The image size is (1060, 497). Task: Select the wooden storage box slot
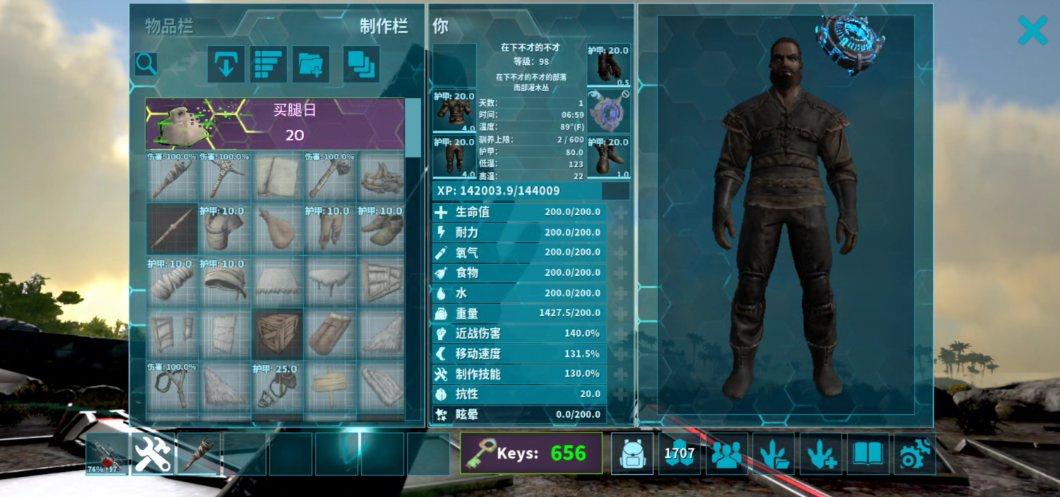click(x=277, y=334)
